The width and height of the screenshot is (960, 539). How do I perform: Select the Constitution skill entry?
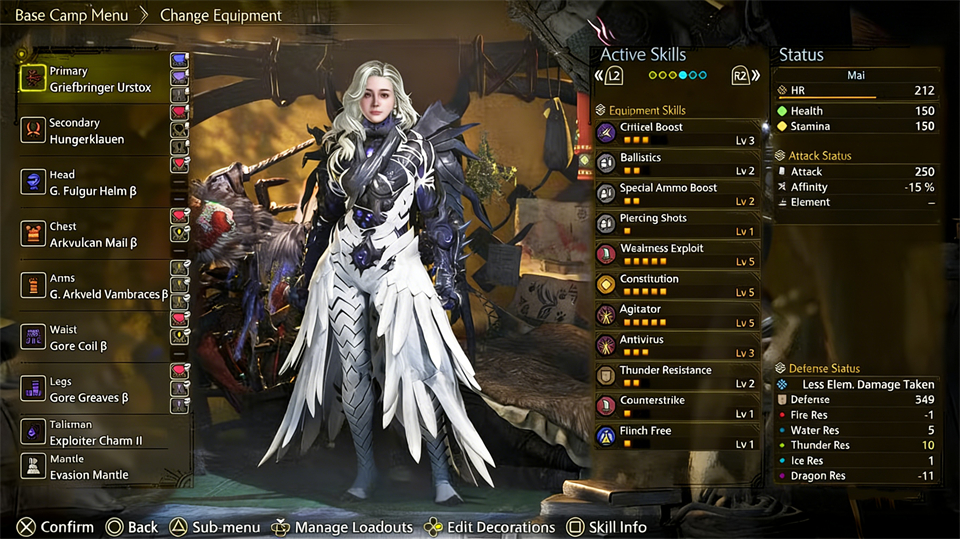[x=677, y=285]
